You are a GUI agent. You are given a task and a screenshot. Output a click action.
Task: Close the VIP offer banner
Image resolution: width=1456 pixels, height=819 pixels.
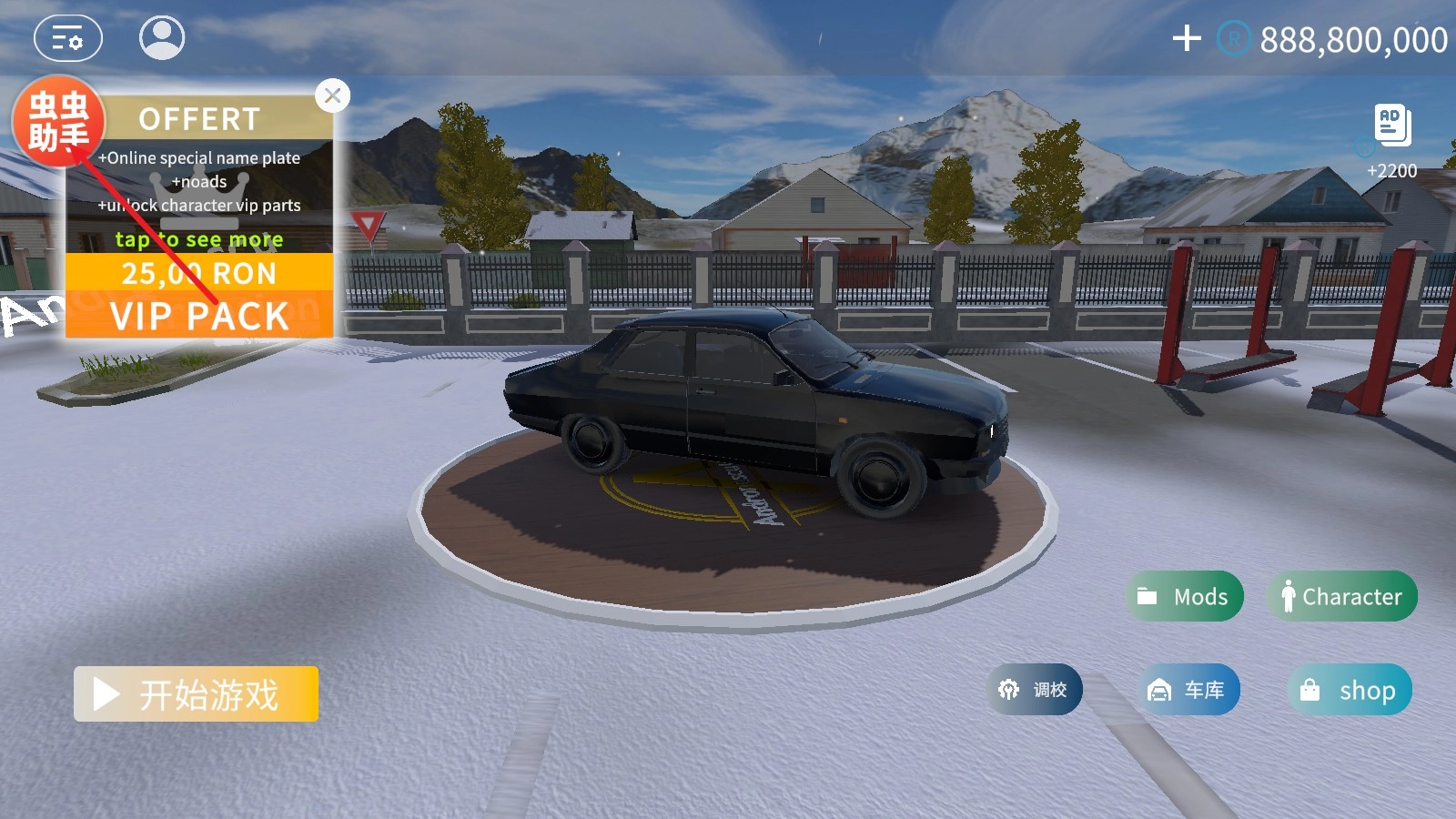pyautogui.click(x=333, y=96)
